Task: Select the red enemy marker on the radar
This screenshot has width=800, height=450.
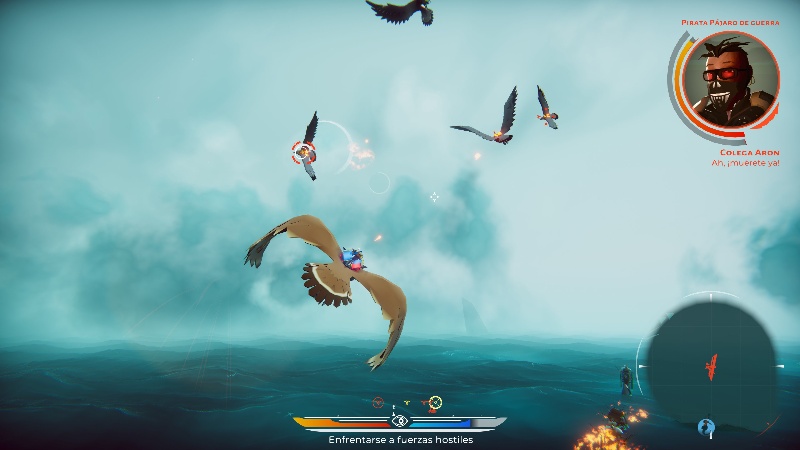Action: pos(711,367)
